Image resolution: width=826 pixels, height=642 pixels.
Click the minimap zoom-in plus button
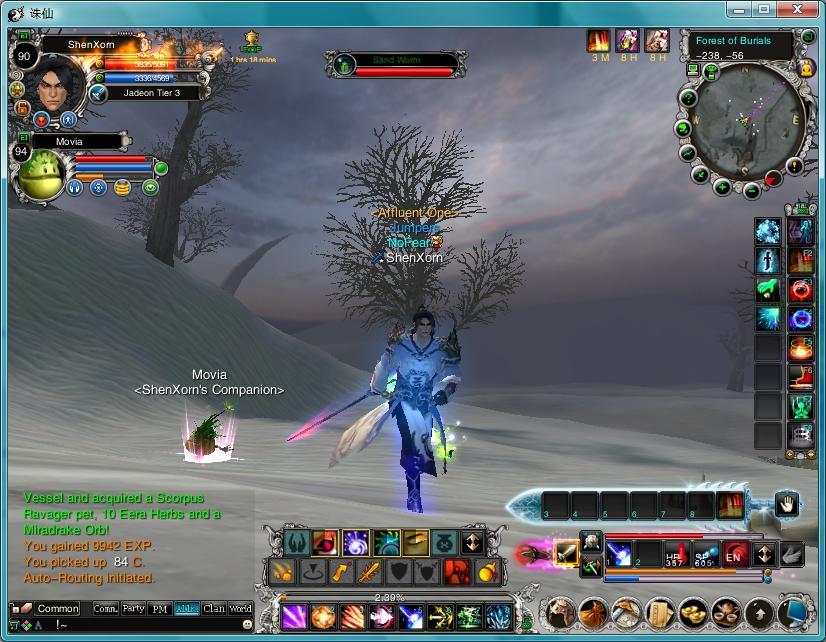(722, 187)
